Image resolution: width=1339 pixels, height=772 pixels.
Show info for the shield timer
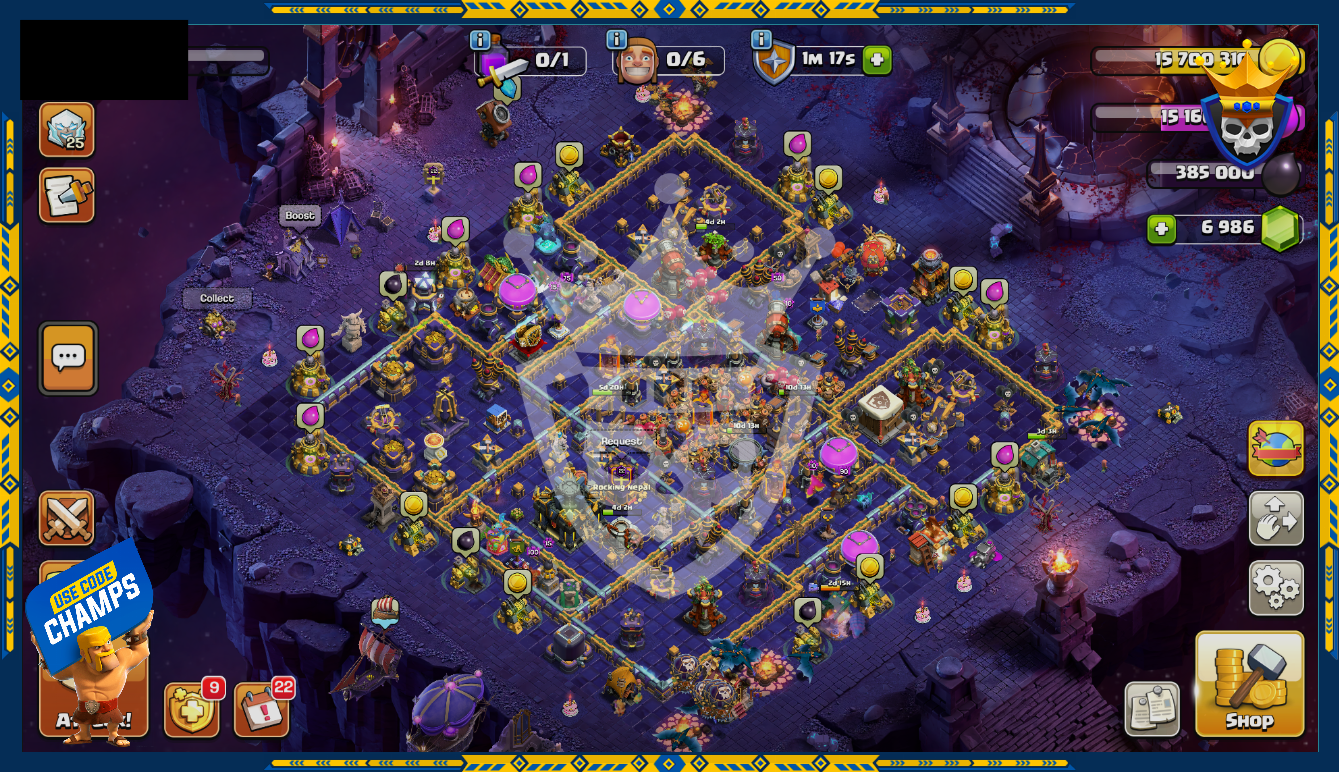coord(762,41)
